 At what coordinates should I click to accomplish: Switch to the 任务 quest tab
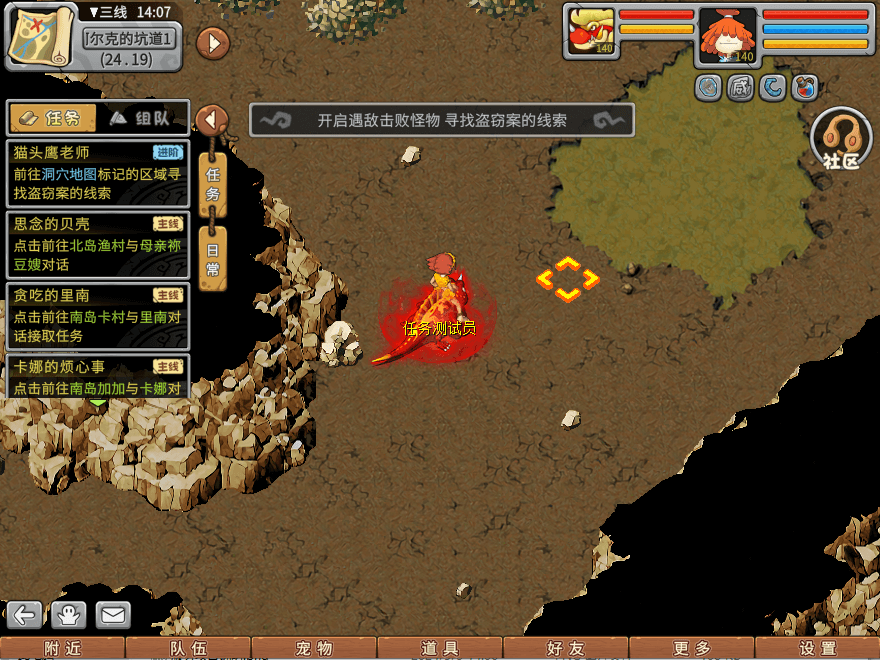[x=52, y=118]
